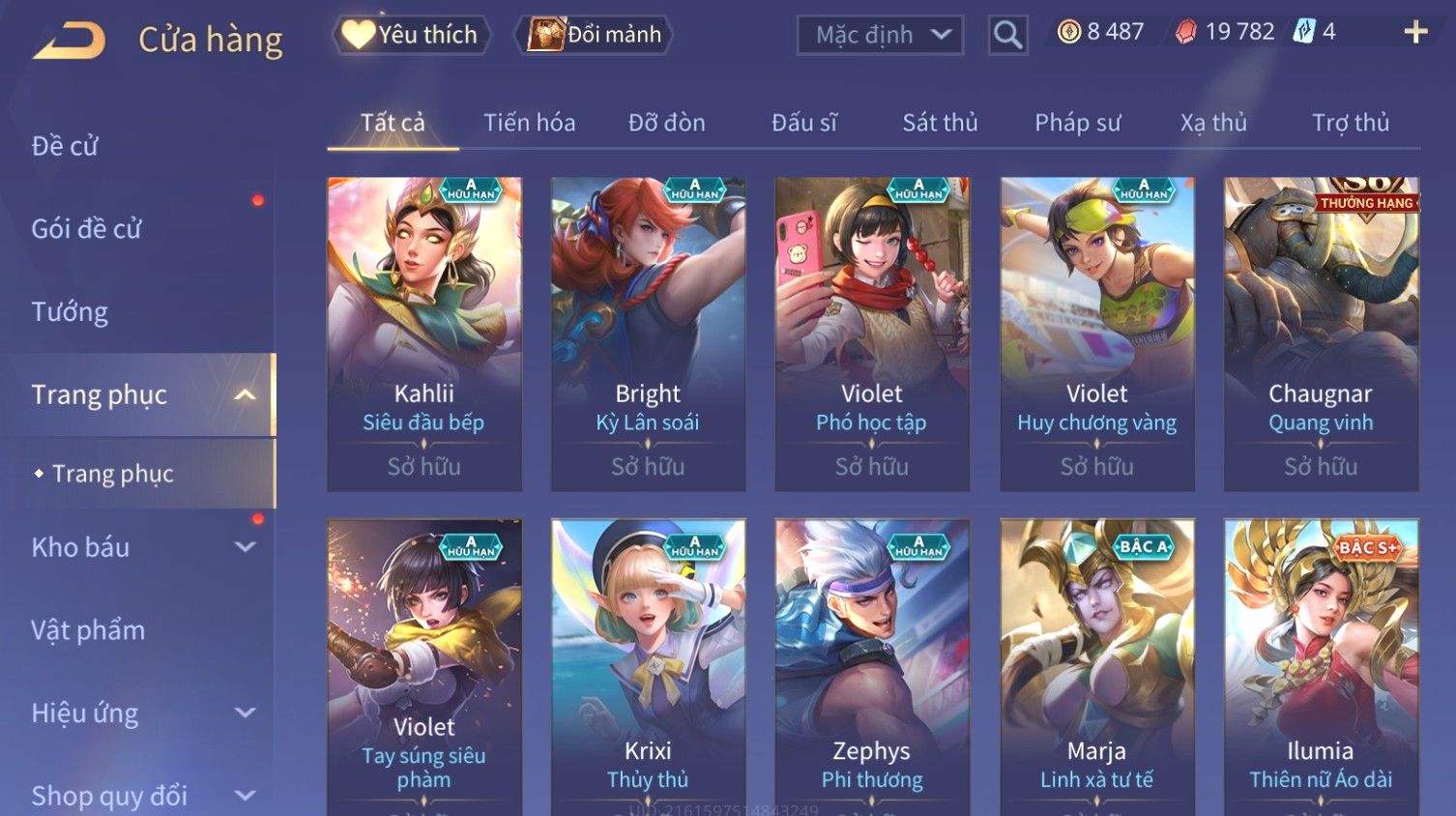Choose the Chaugnar Quang vinh skin card

pyautogui.click(x=1321, y=334)
